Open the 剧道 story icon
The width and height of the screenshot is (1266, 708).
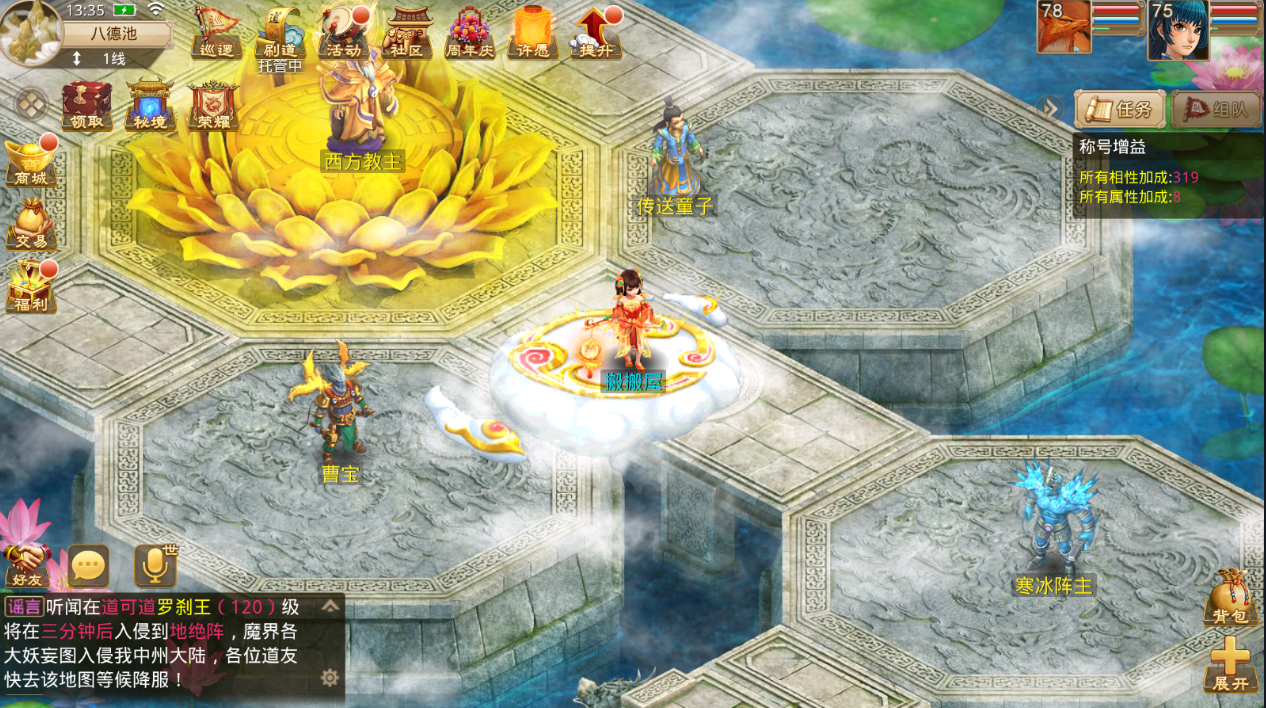279,33
